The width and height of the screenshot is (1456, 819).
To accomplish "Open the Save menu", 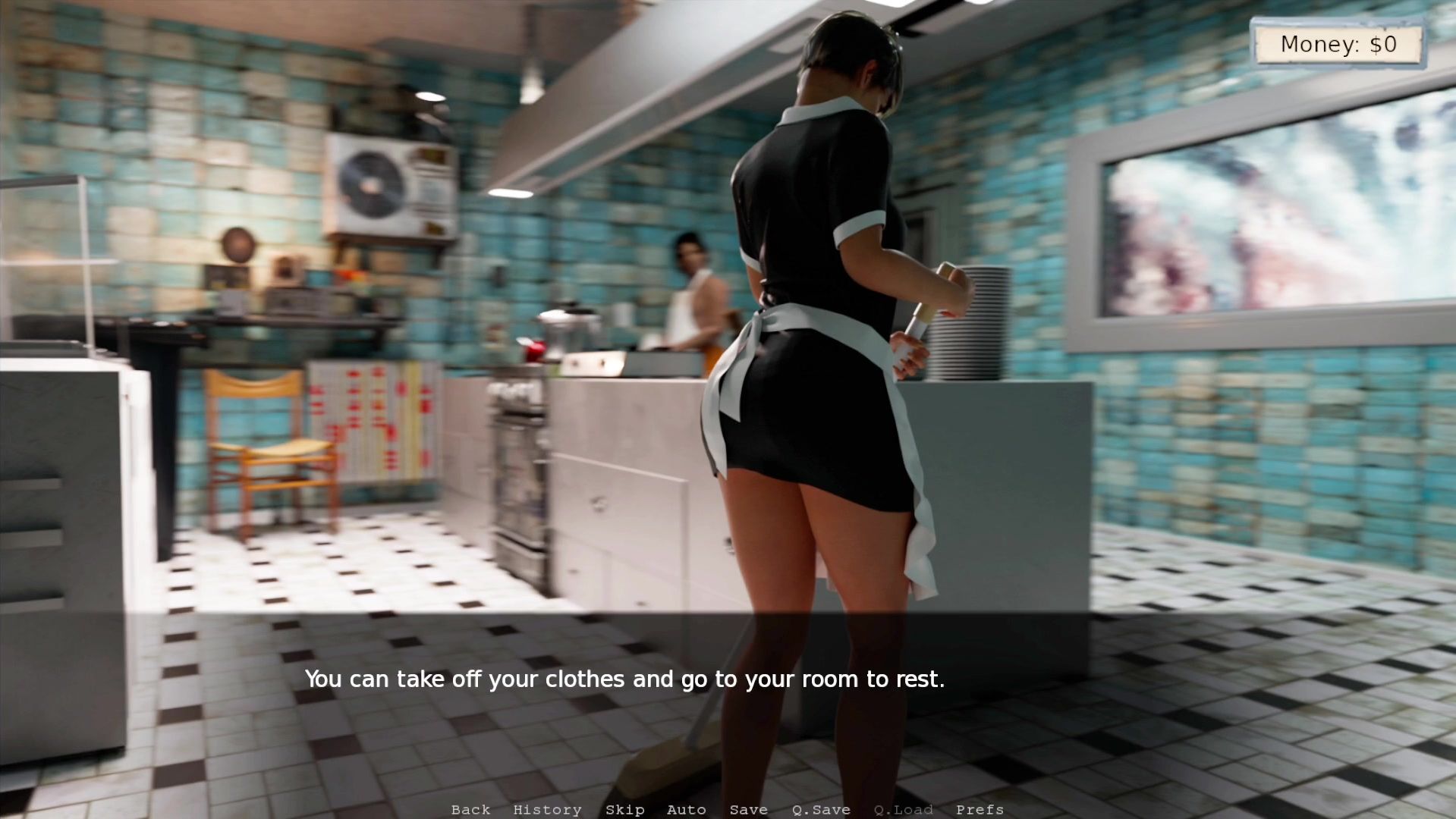I will [748, 810].
